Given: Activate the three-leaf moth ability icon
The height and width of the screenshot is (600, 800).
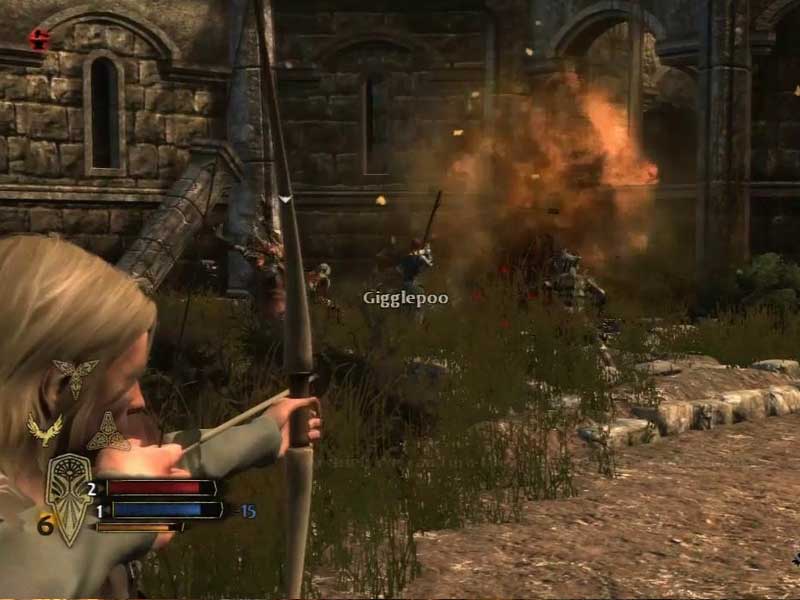Looking at the screenshot, I should (76, 376).
